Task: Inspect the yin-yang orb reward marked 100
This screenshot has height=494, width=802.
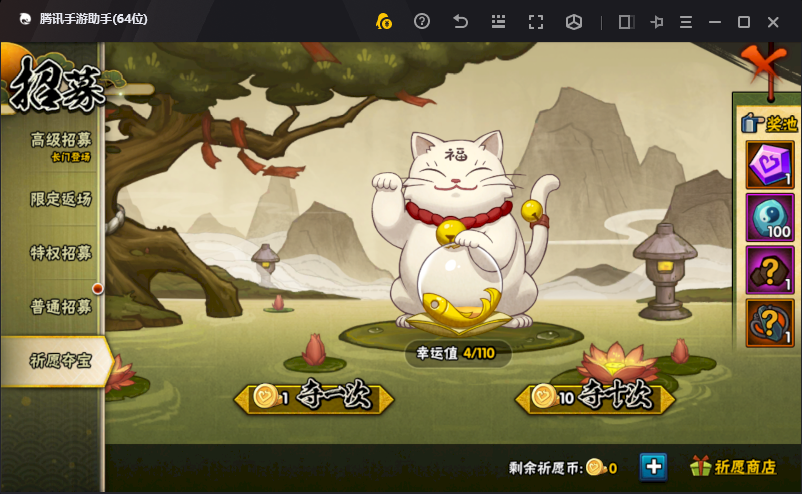Action: [x=770, y=218]
